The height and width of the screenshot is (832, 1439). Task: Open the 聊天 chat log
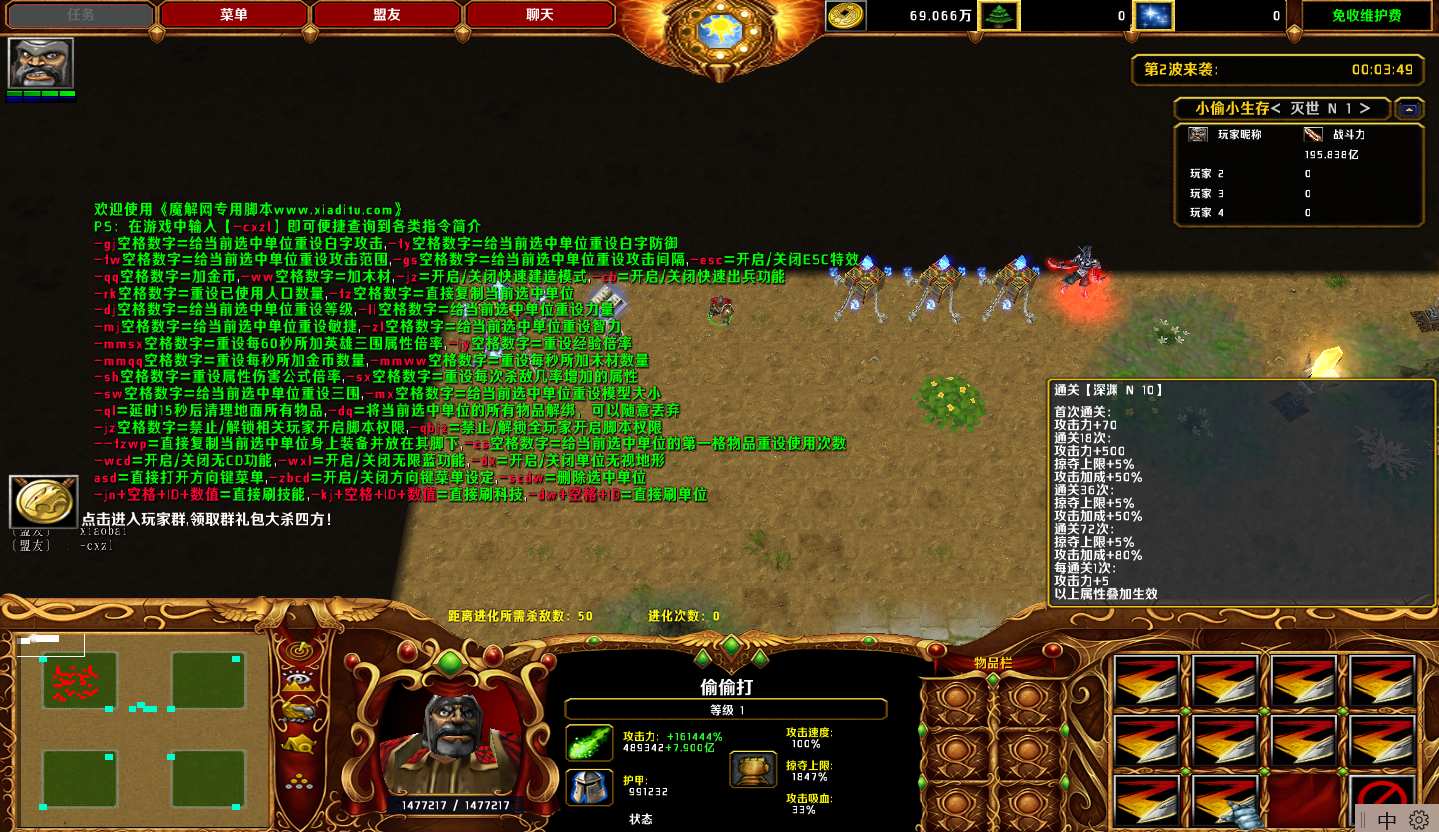tap(540, 15)
